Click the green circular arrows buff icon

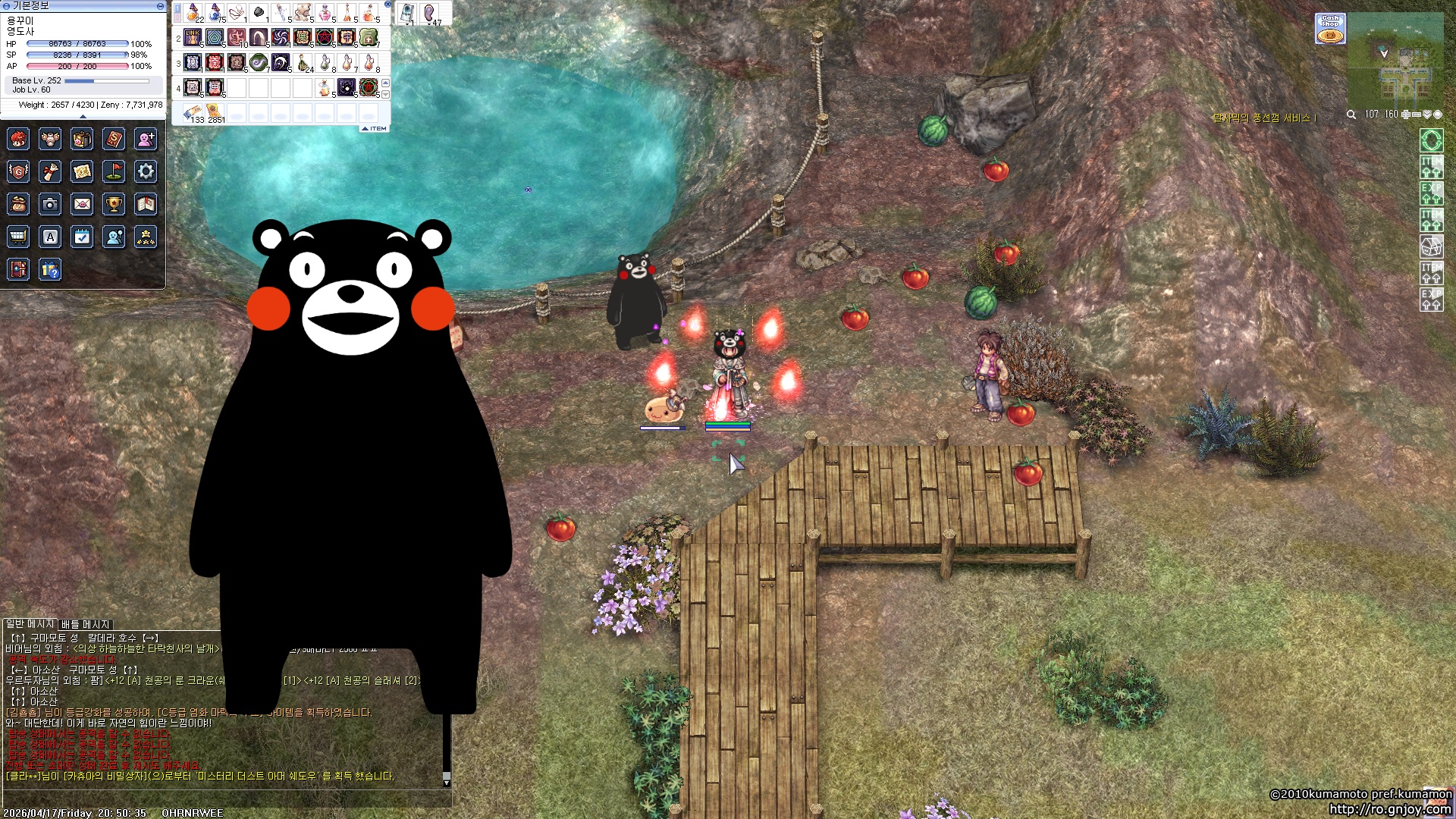pos(1431,140)
